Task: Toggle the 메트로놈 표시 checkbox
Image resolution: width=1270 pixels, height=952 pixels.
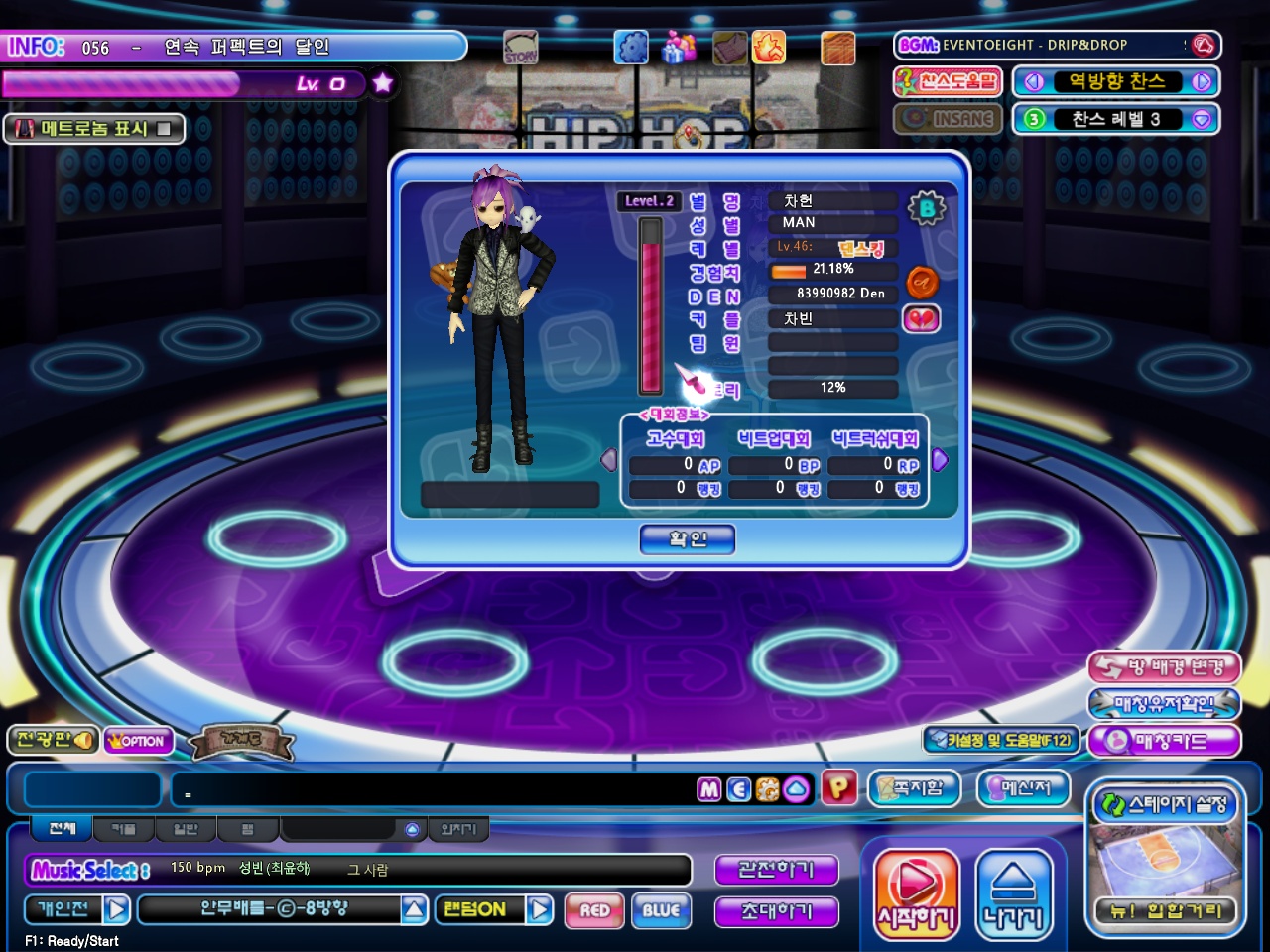Action: (164, 129)
